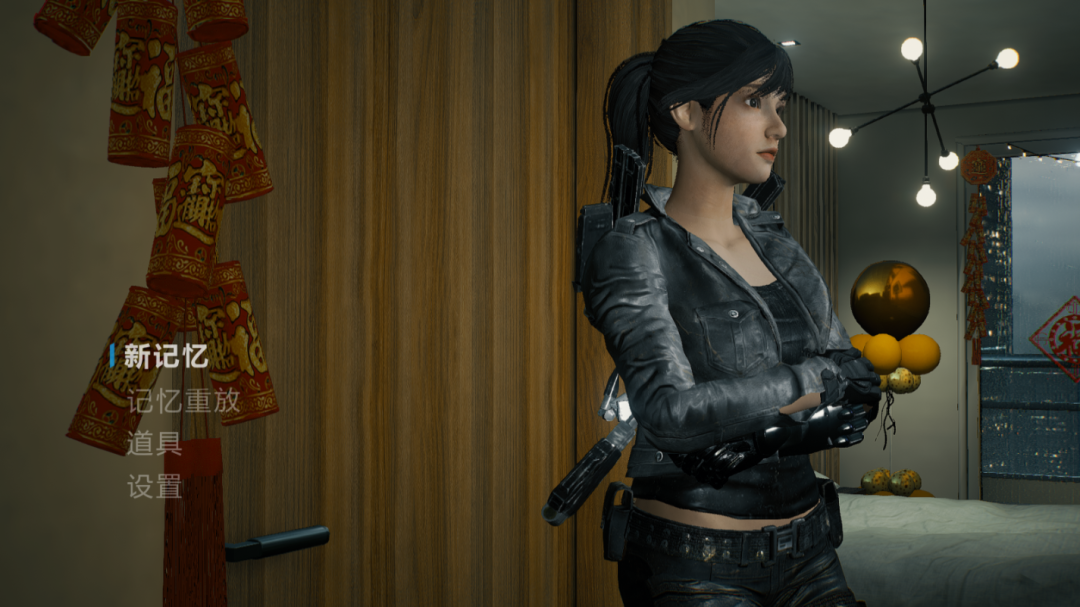Image resolution: width=1080 pixels, height=607 pixels.
Task: Open the 记忆重放 menu option
Action: [183, 401]
